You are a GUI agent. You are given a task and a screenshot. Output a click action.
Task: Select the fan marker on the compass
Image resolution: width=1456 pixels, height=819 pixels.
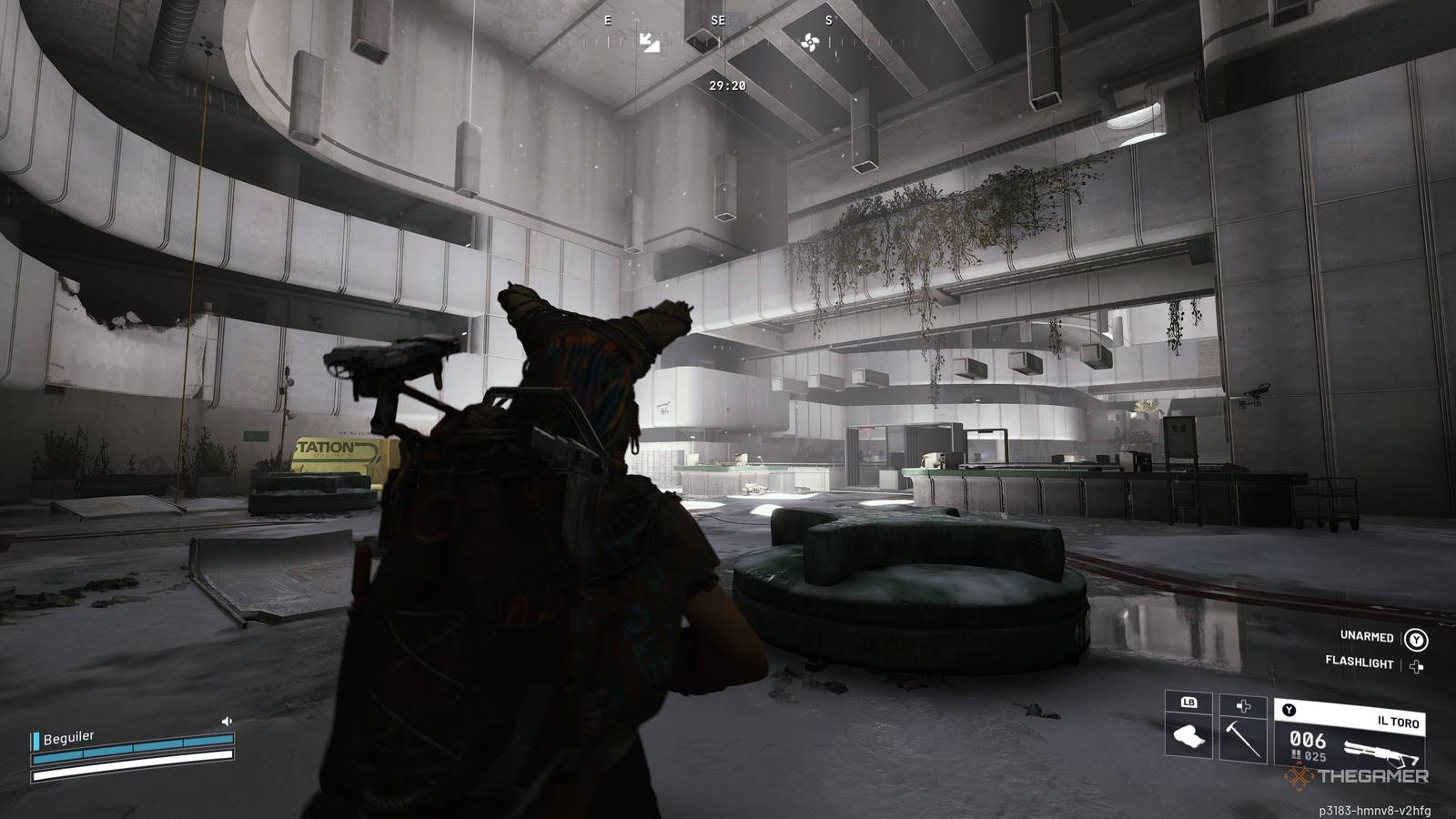coord(810,42)
